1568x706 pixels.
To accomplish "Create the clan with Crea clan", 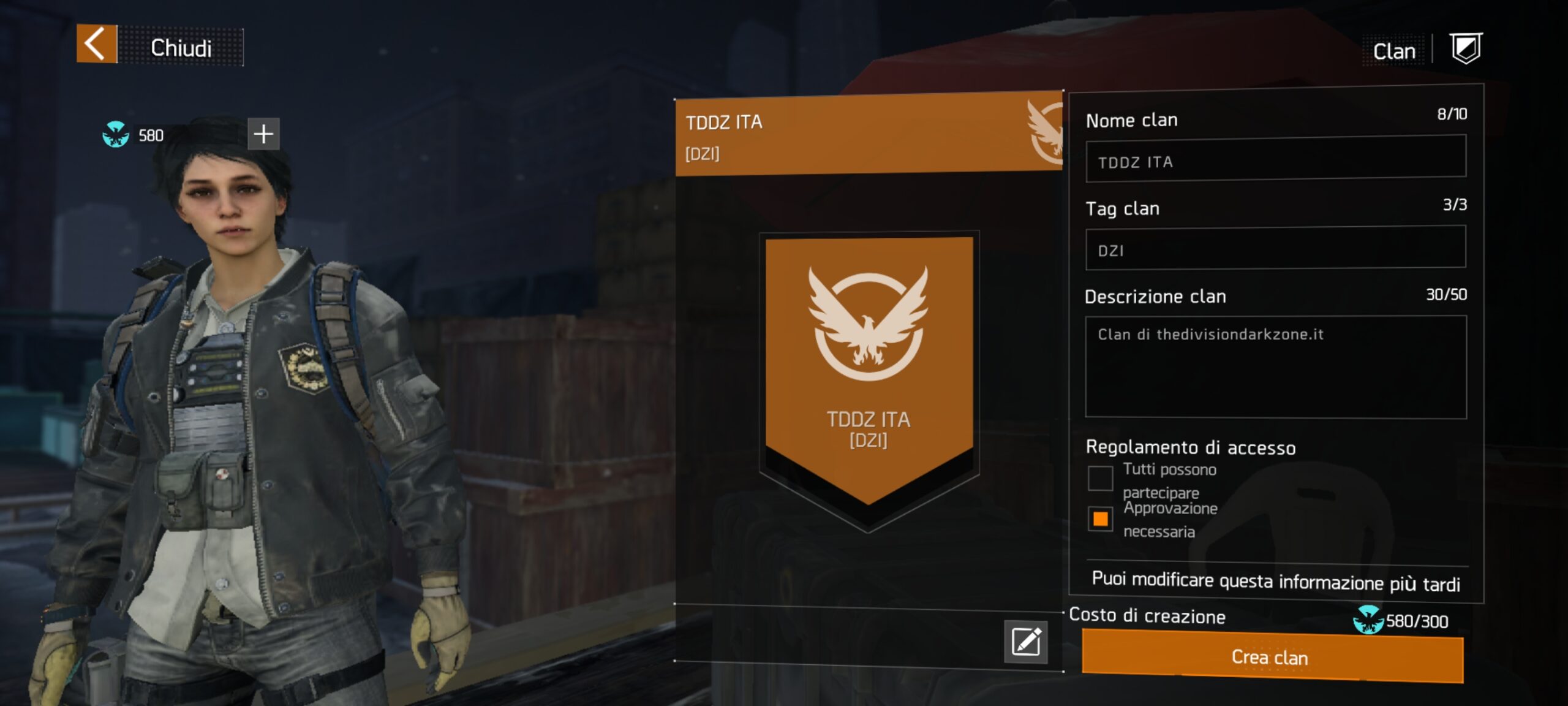I will point(1272,658).
